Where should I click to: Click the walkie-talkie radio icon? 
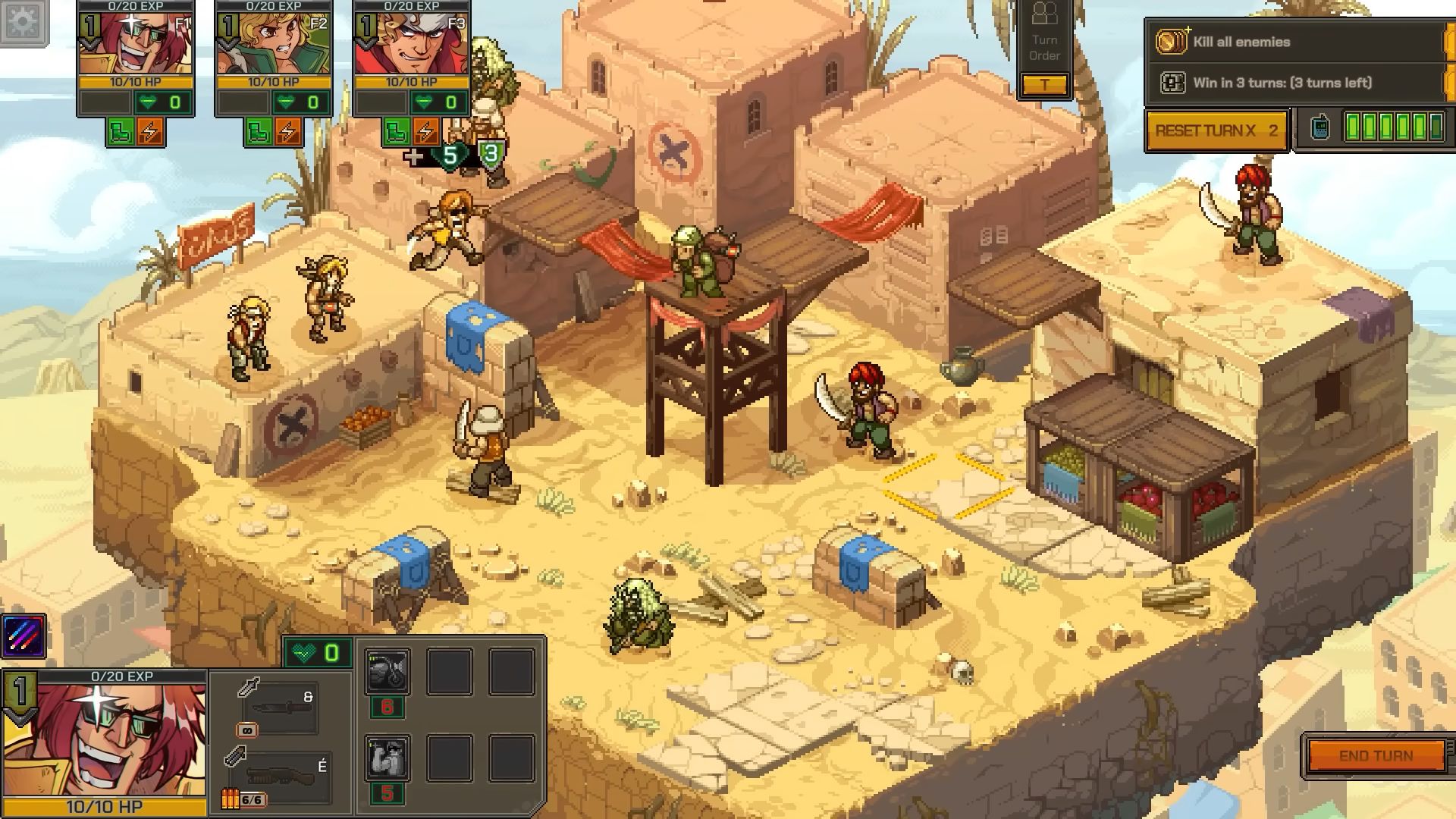[1319, 127]
